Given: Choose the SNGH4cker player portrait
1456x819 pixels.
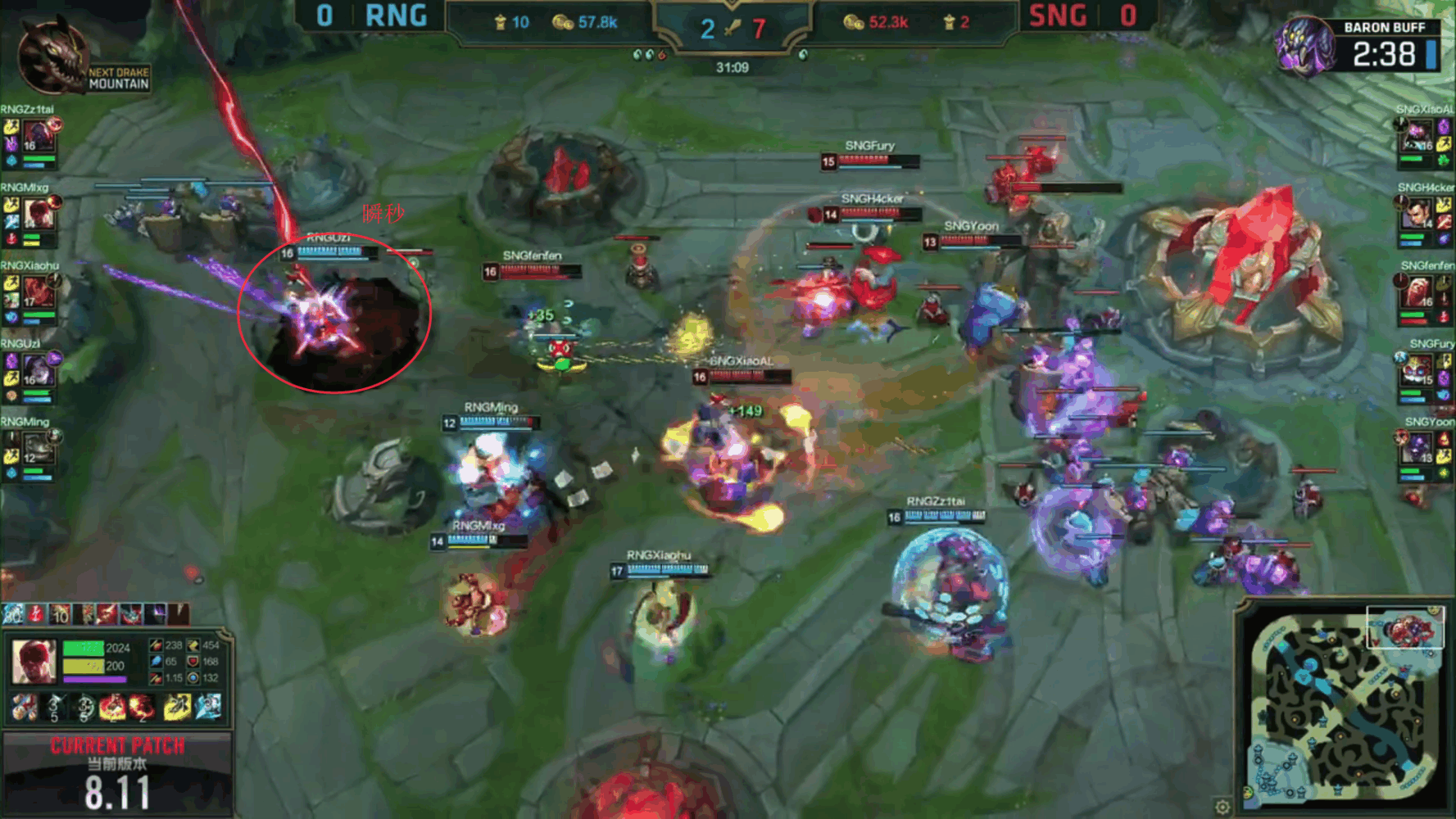Looking at the screenshot, I should click(1418, 215).
